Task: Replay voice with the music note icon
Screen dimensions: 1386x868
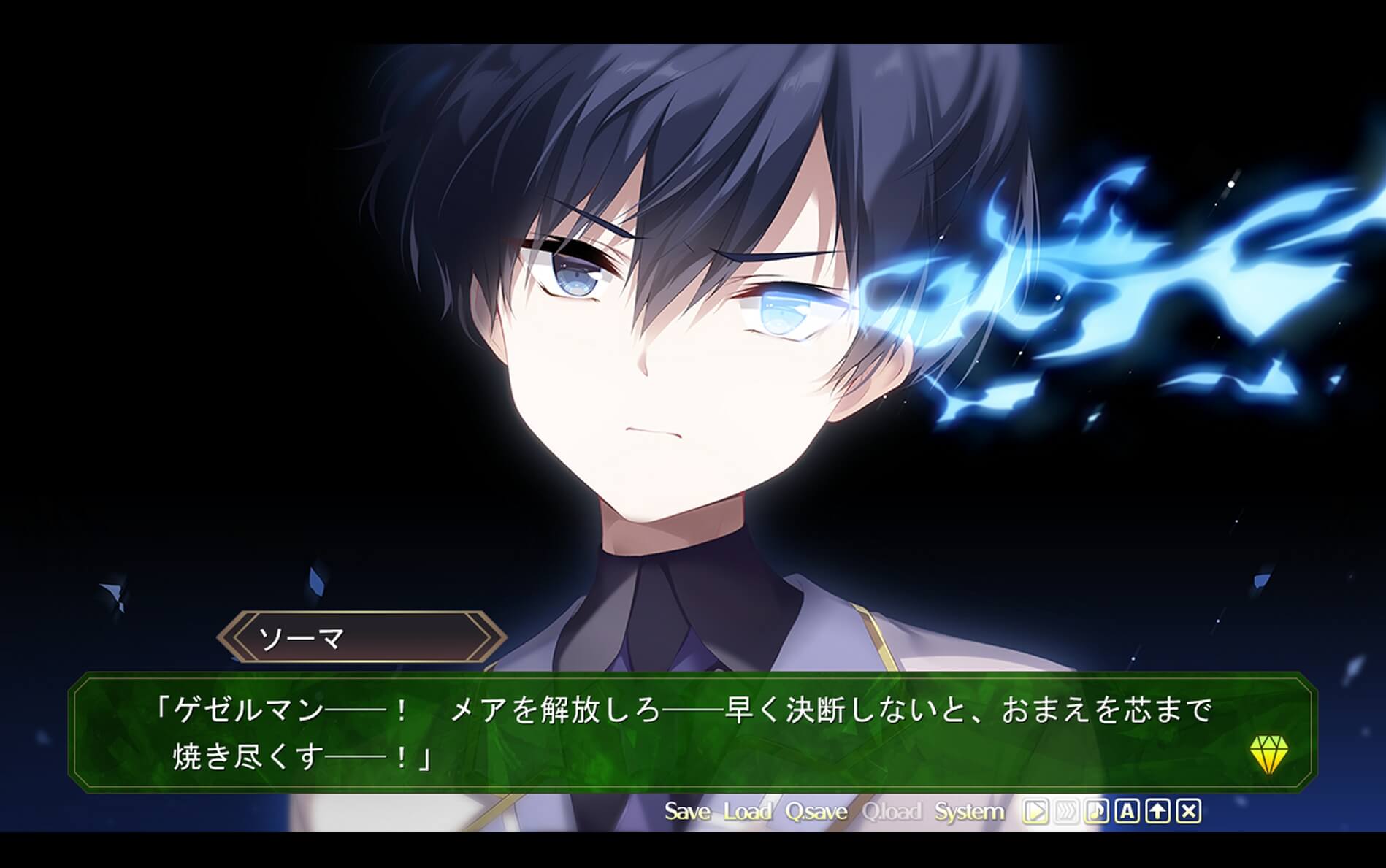Action: coord(1097,812)
